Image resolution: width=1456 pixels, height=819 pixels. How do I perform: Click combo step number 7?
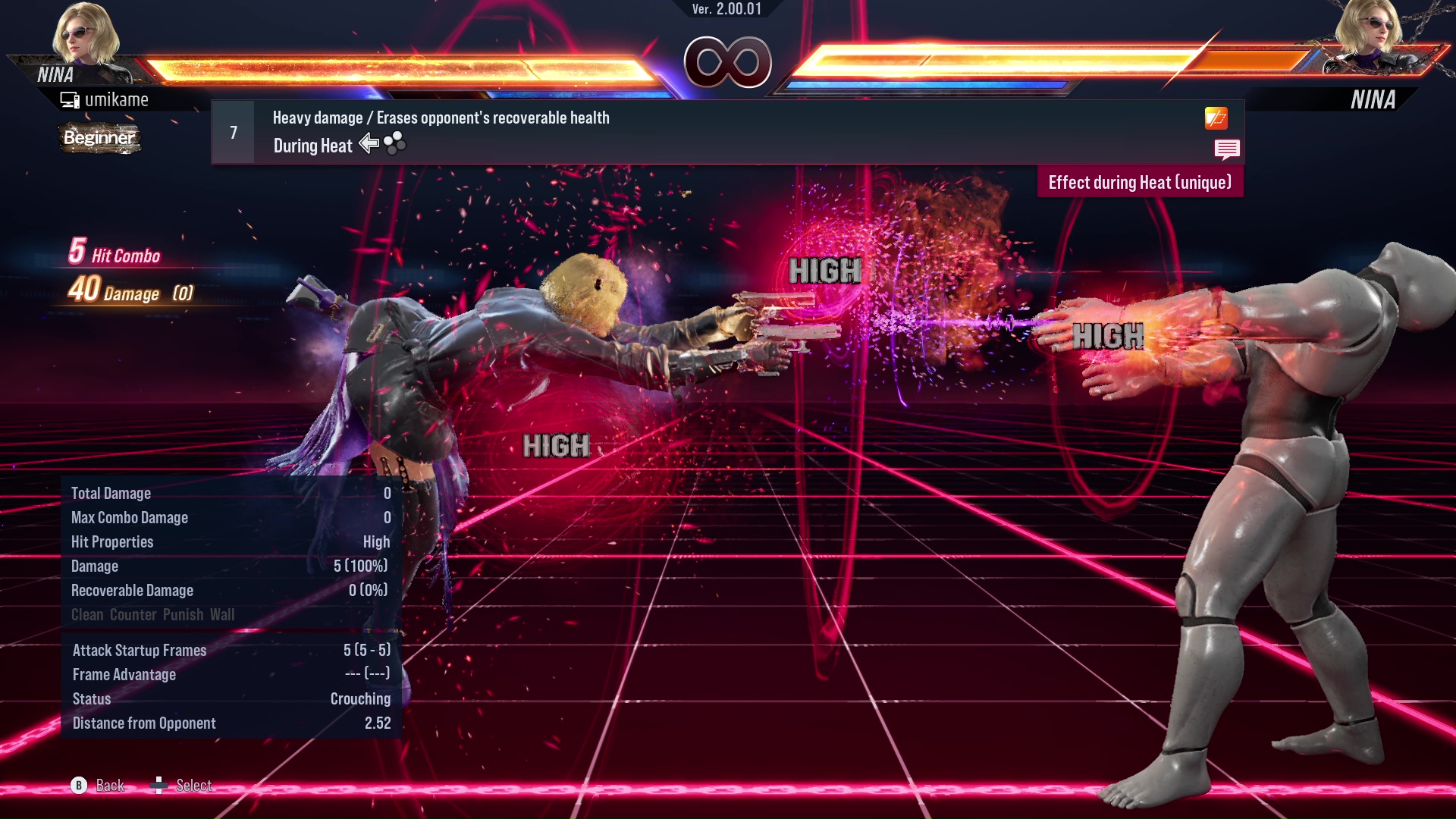(x=232, y=131)
